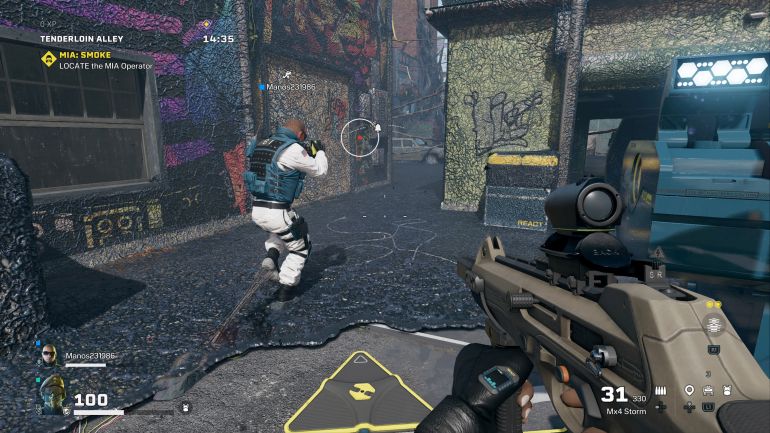The image size is (770, 433).
Task: Select the map pin ping icon
Action: click(689, 389)
